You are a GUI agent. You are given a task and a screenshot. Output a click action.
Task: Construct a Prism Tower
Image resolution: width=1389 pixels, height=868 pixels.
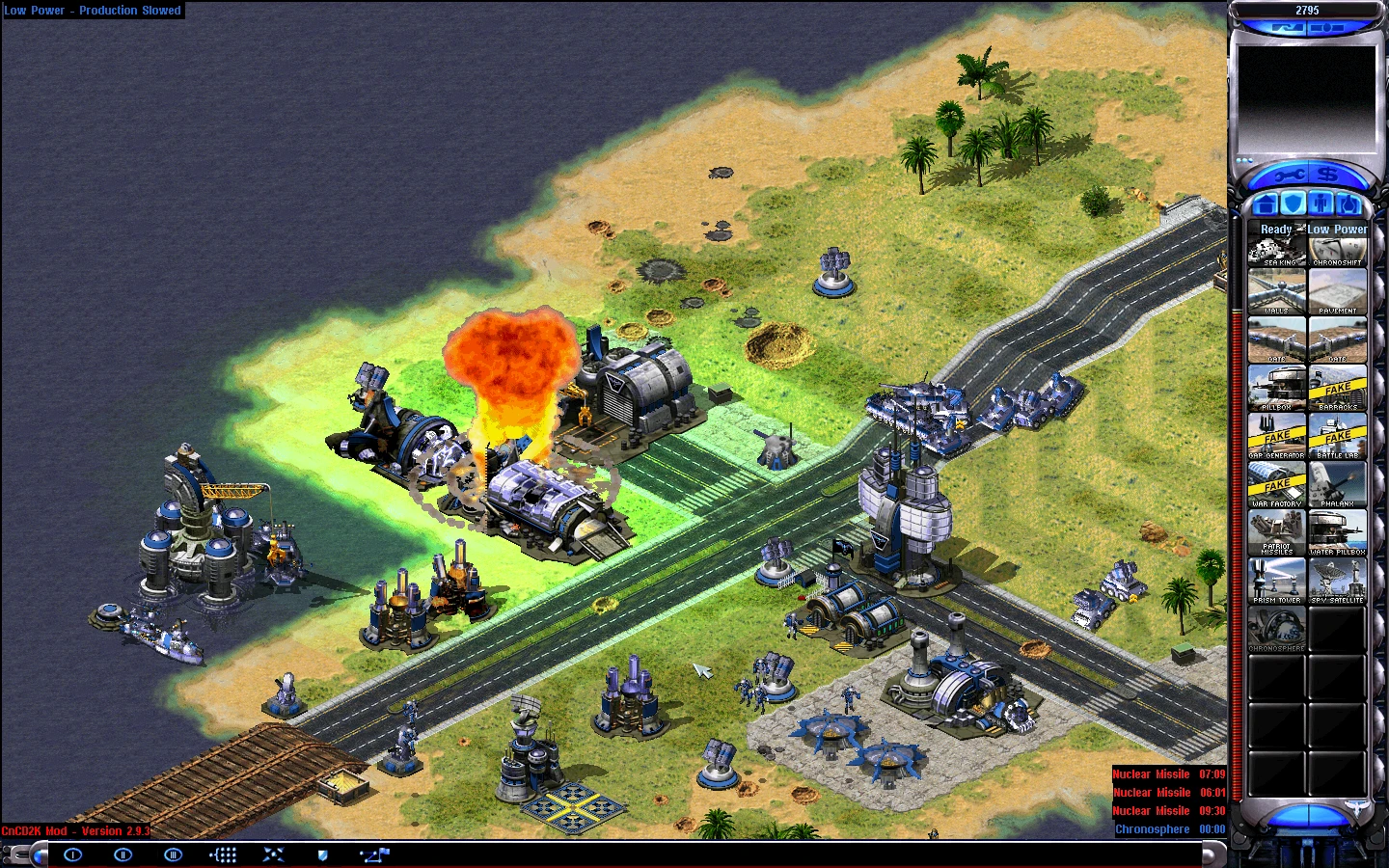click(1276, 581)
